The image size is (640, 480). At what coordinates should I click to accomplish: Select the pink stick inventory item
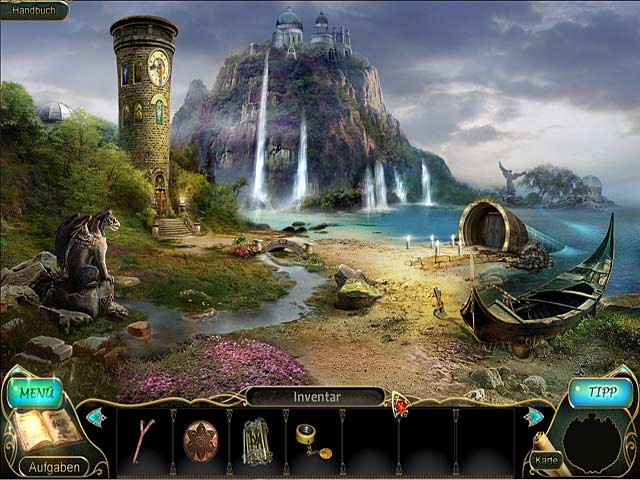pos(143,440)
